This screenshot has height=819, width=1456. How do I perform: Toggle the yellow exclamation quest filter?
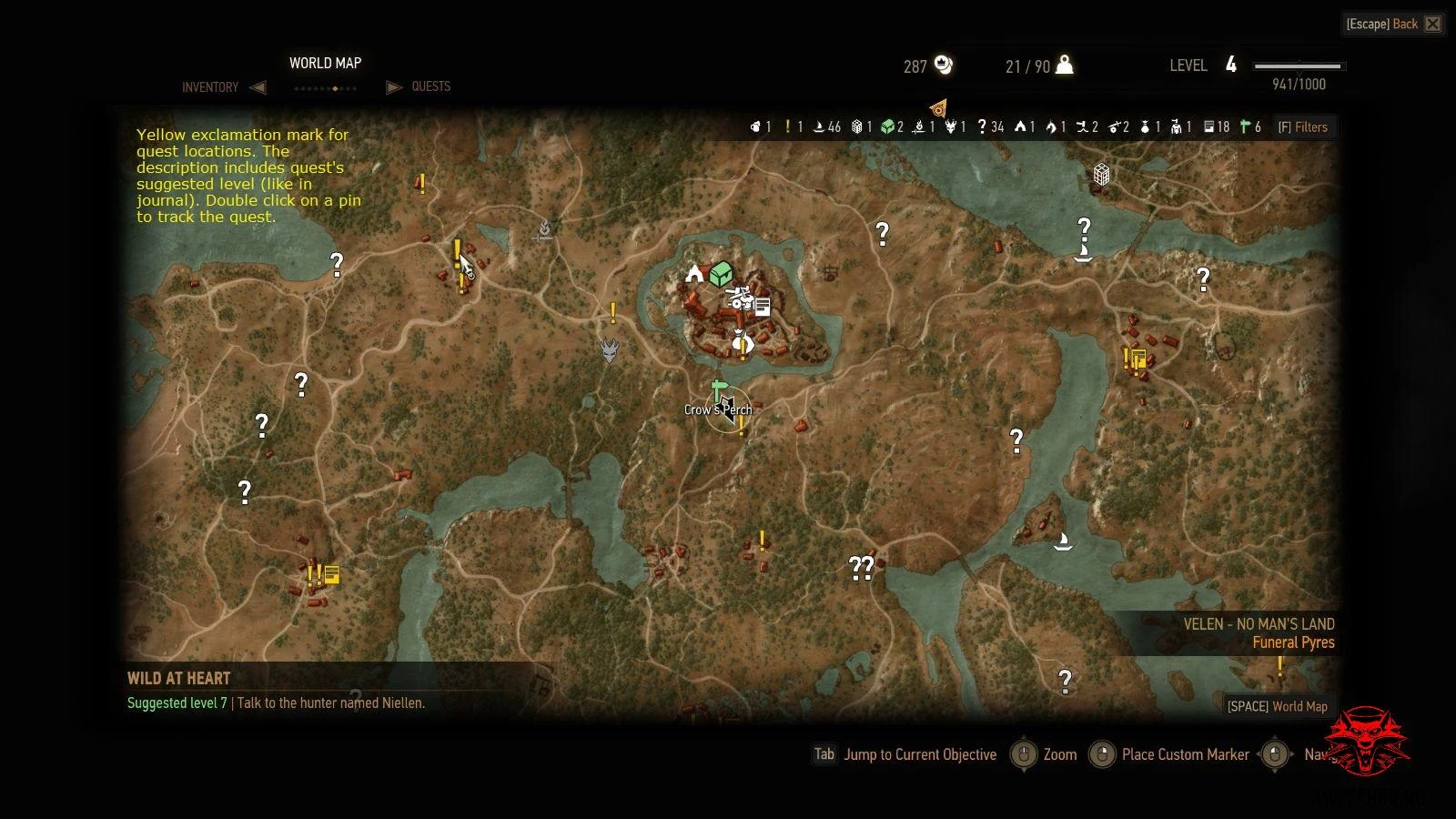coord(788,126)
